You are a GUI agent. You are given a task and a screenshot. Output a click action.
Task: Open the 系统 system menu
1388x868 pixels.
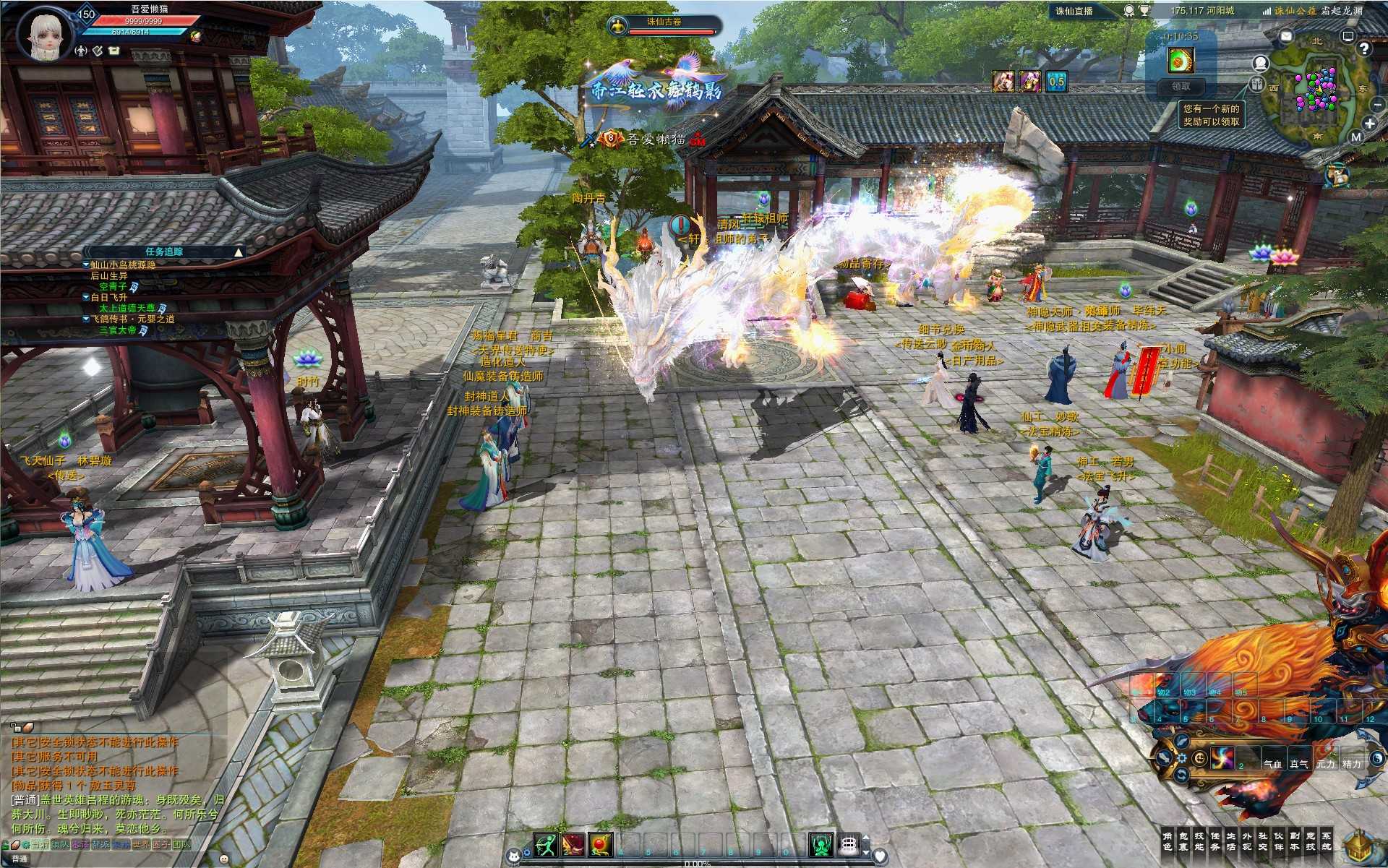(x=1327, y=841)
